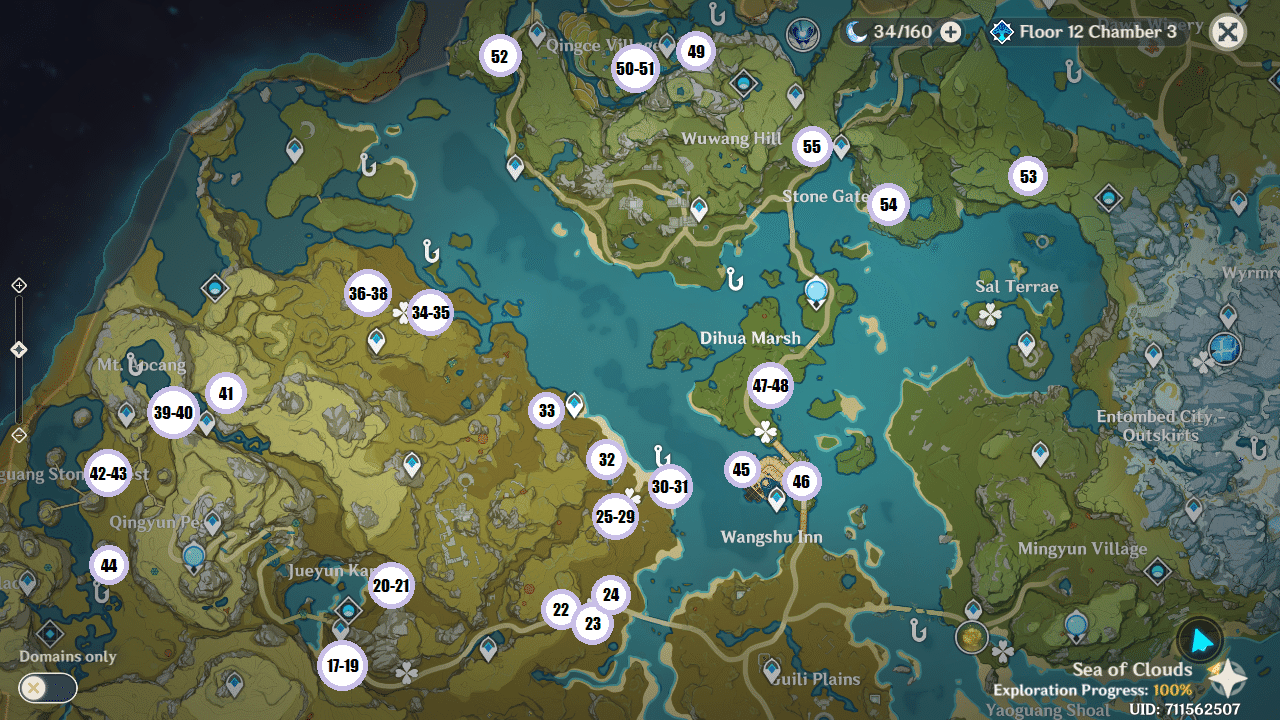
Task: Click the plus button beside the 34/160 counter
Action: (x=949, y=32)
